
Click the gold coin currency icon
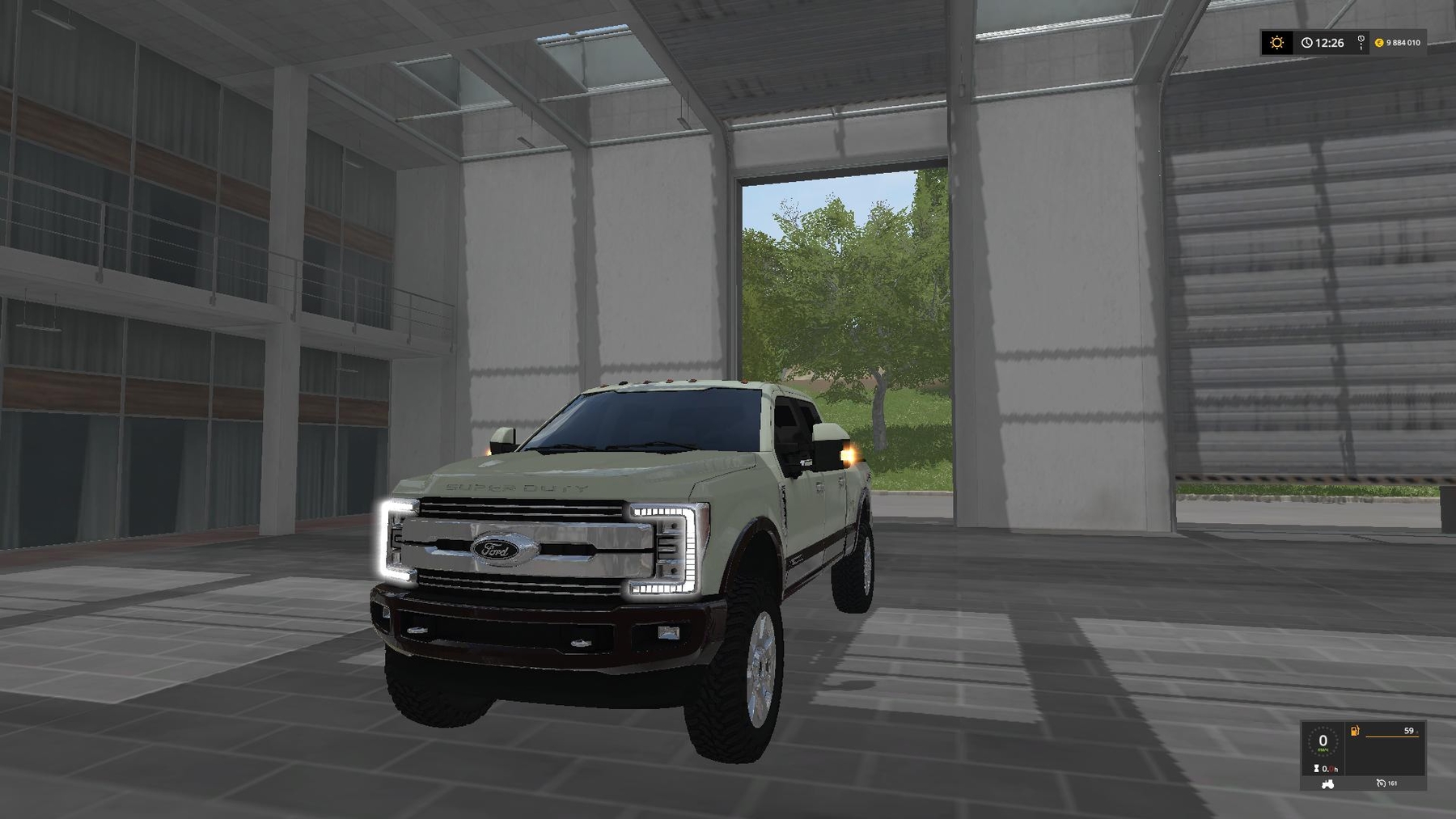click(1380, 43)
